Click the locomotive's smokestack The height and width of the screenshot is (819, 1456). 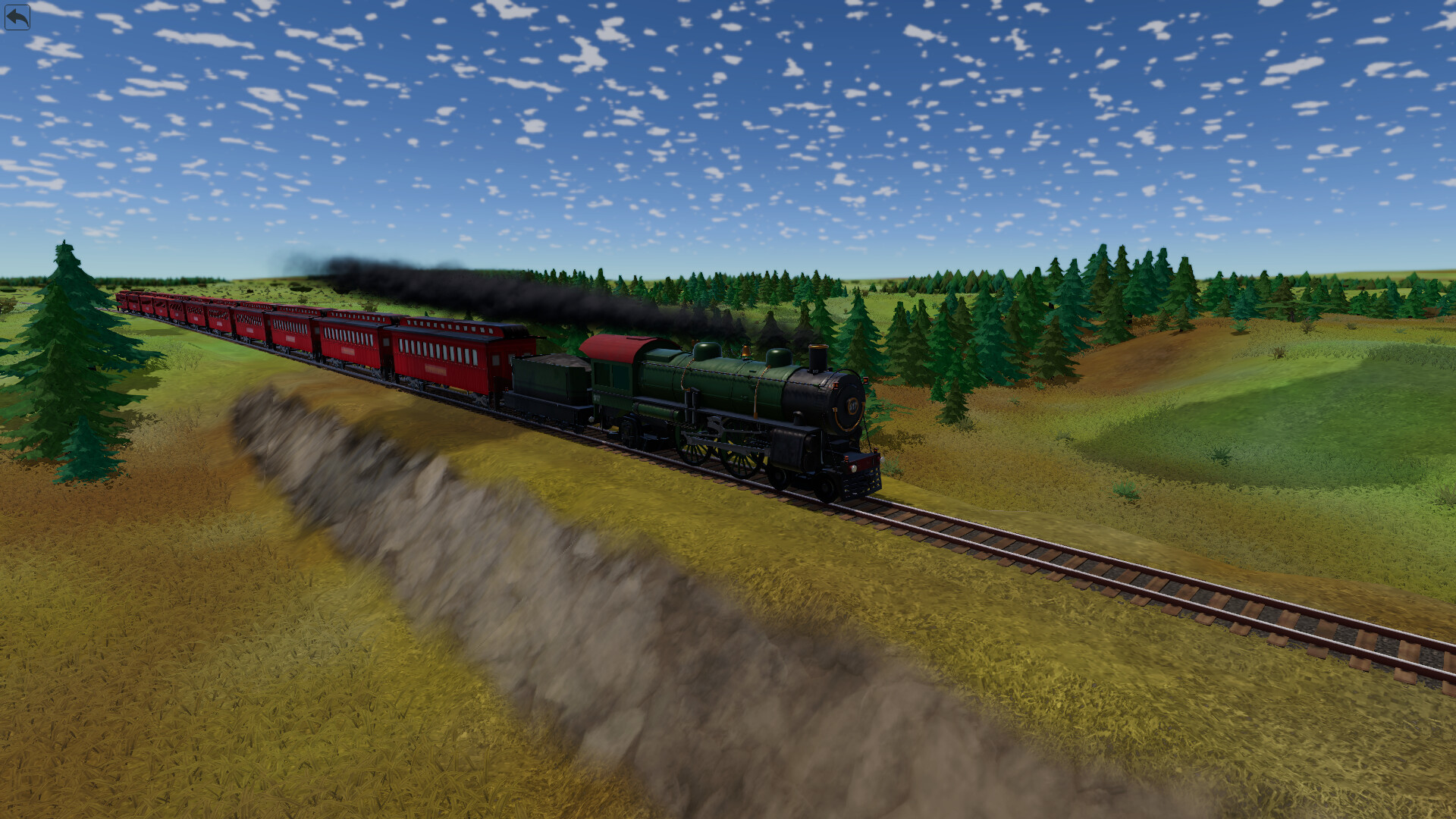(818, 356)
